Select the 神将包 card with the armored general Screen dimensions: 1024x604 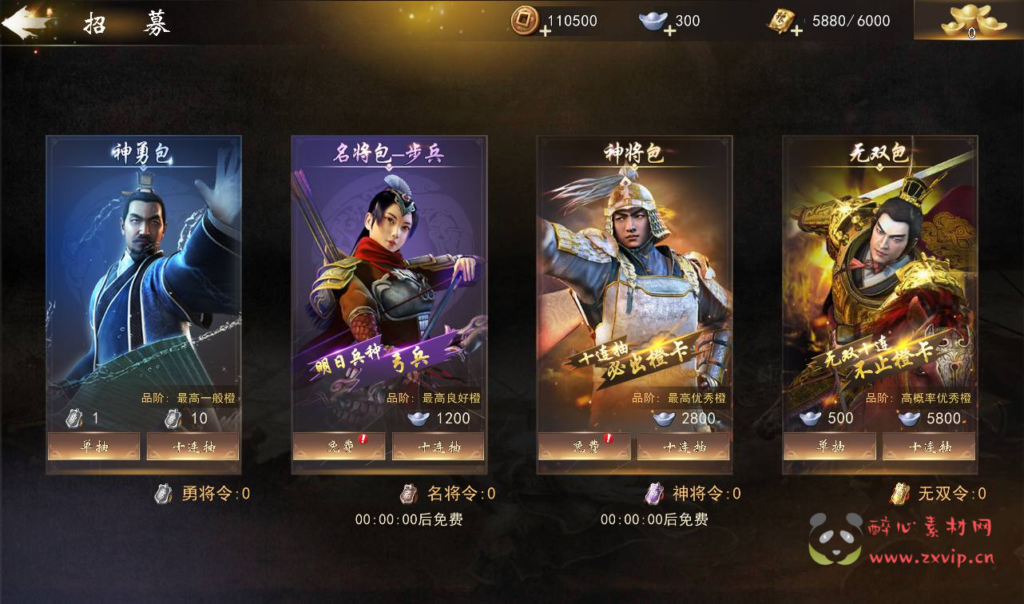(x=633, y=270)
